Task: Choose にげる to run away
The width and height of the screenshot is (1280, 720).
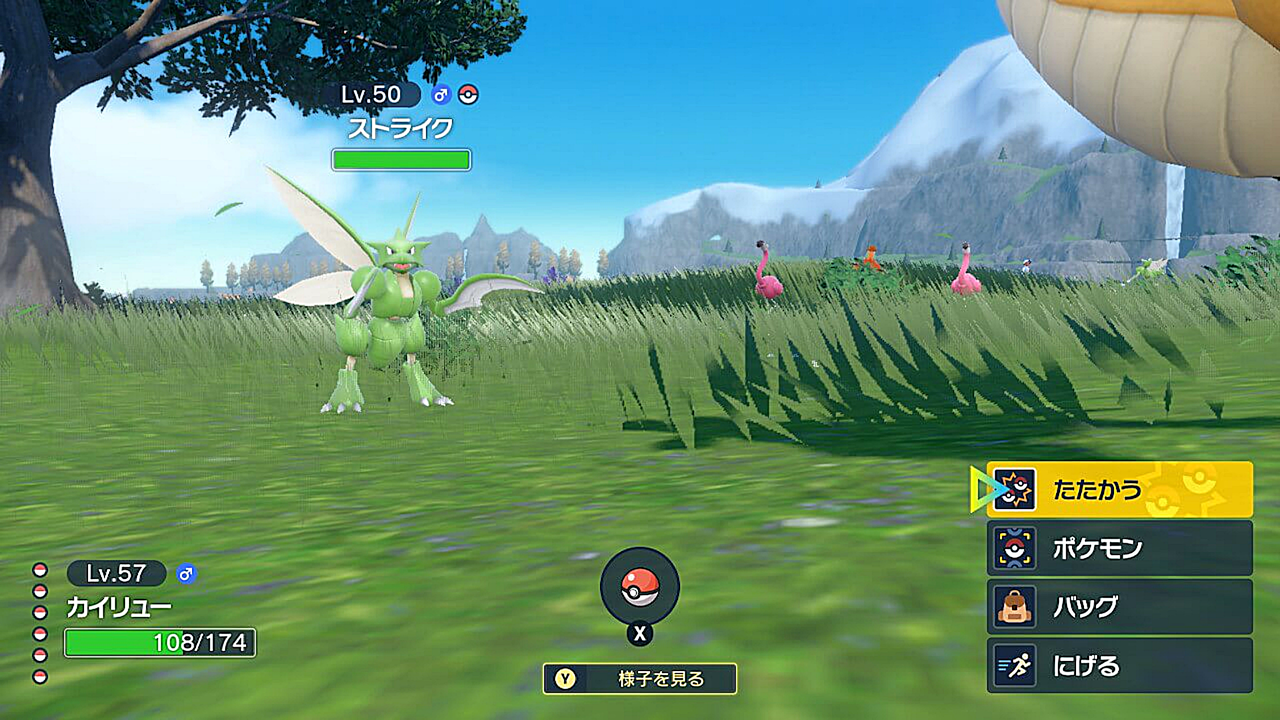Action: click(1119, 666)
